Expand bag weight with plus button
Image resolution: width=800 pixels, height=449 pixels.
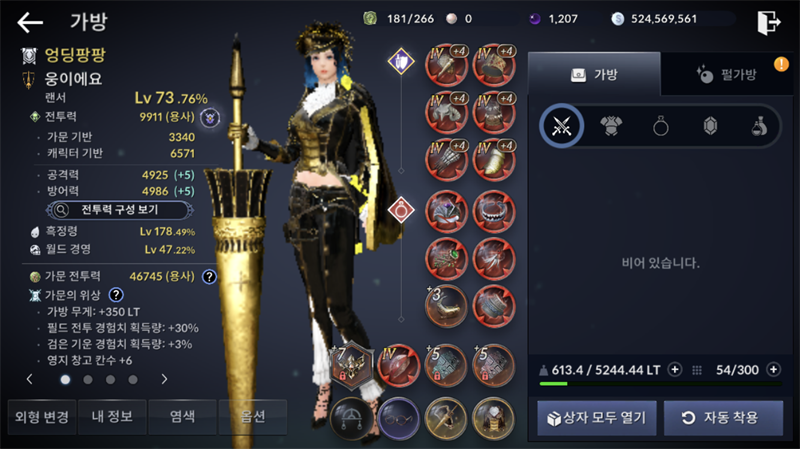click(x=675, y=369)
